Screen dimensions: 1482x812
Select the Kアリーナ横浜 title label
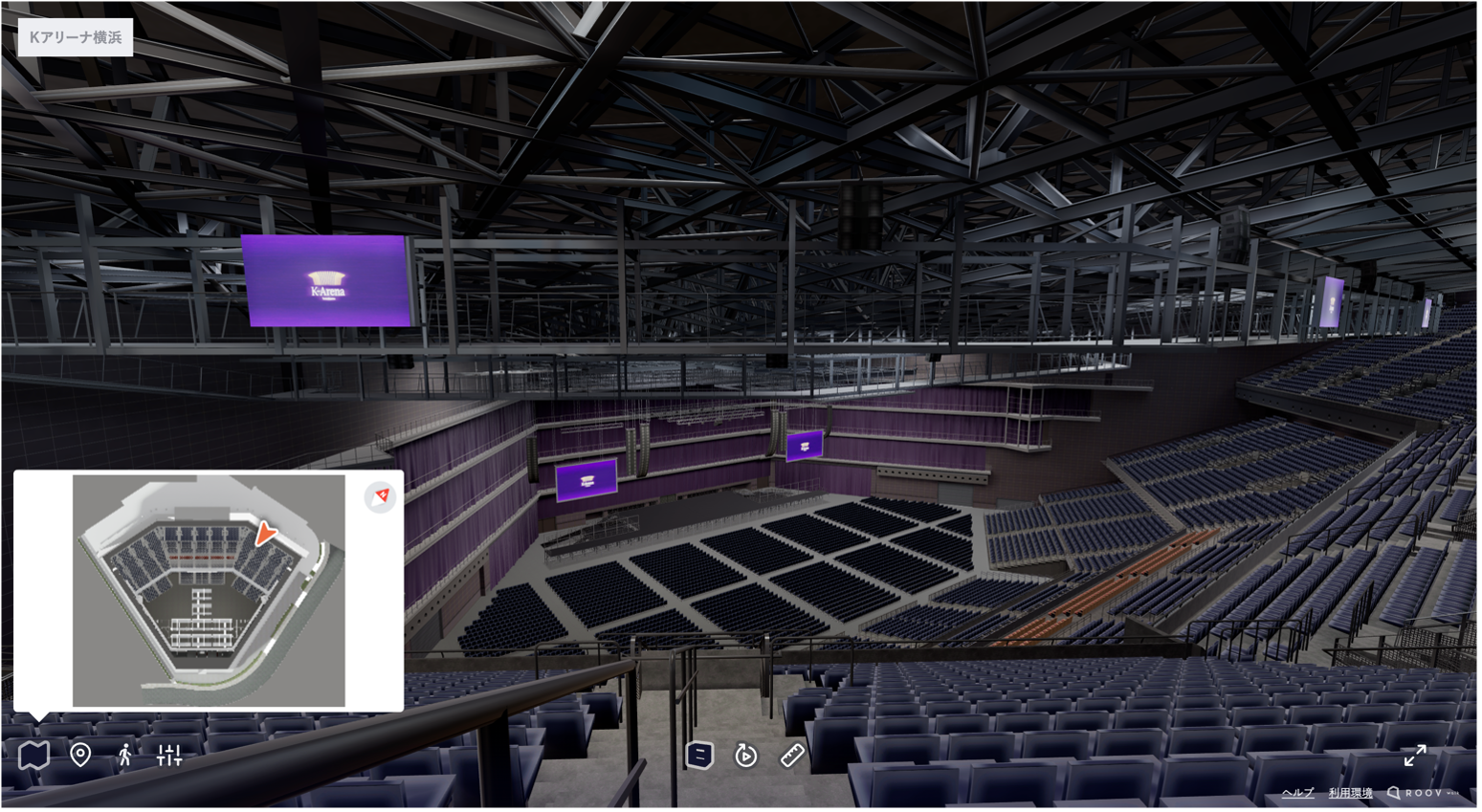(x=75, y=36)
